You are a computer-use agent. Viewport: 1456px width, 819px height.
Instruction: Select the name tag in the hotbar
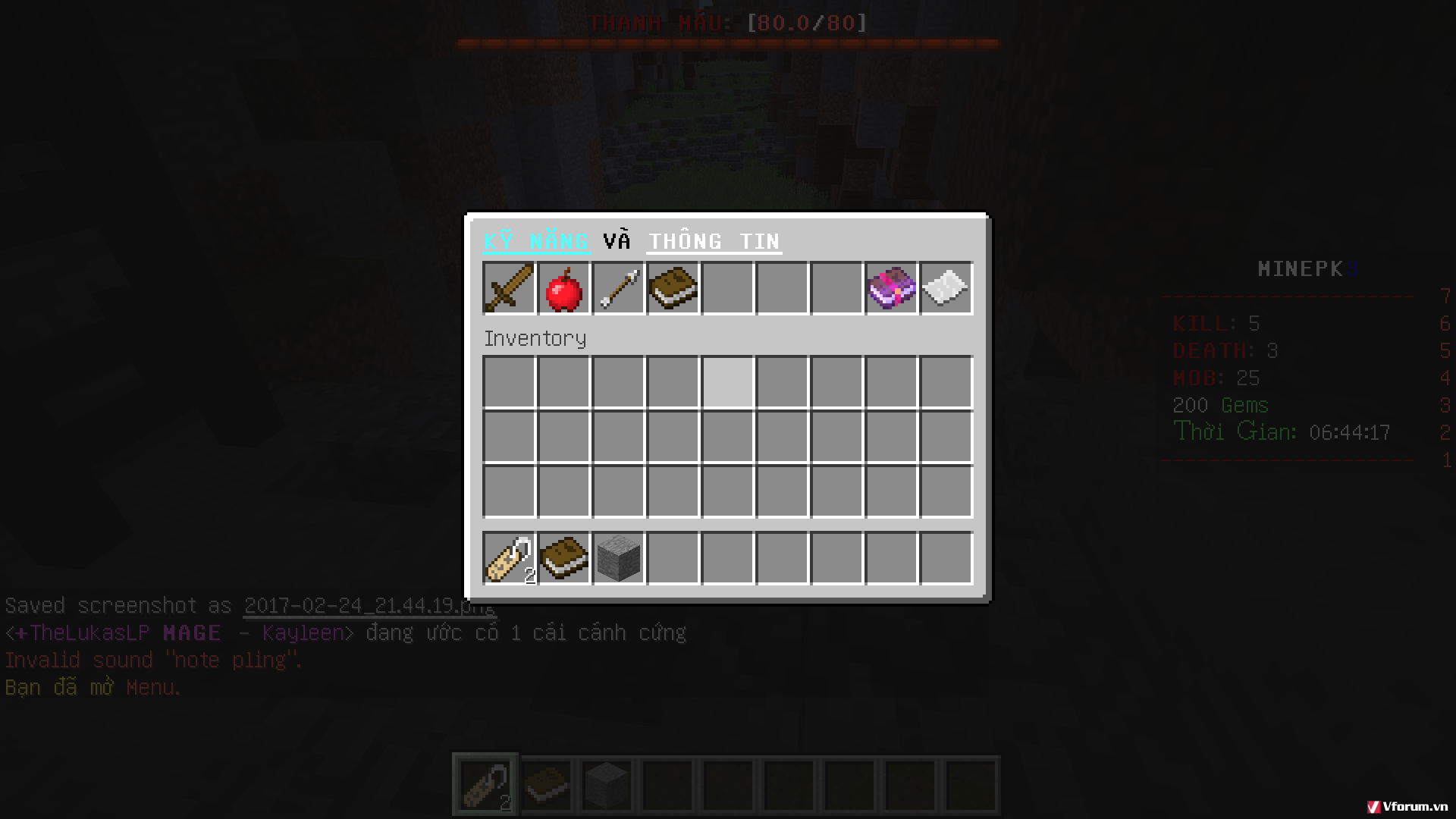pos(485,783)
